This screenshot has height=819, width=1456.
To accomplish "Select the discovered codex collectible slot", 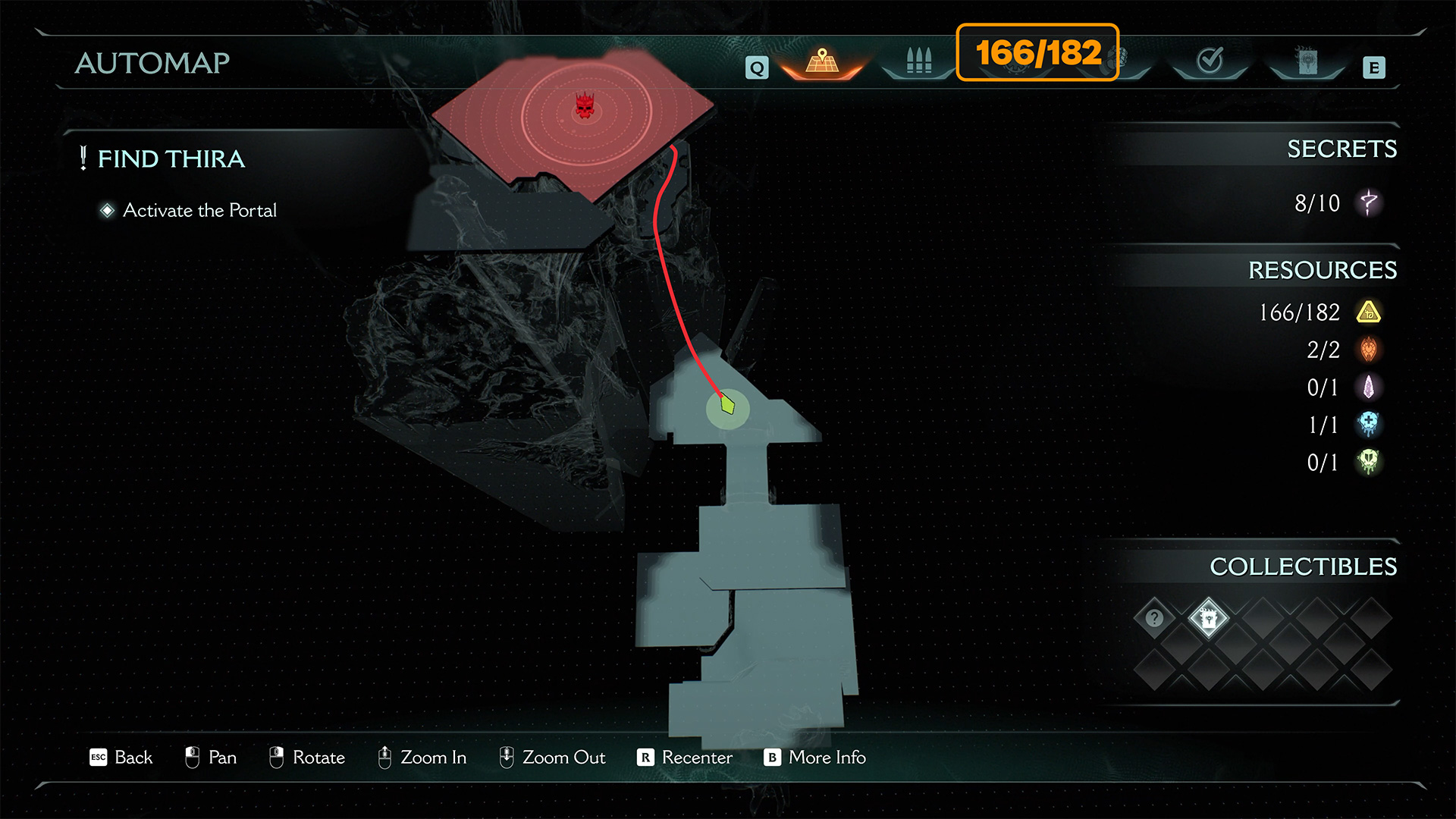I will [x=1209, y=618].
